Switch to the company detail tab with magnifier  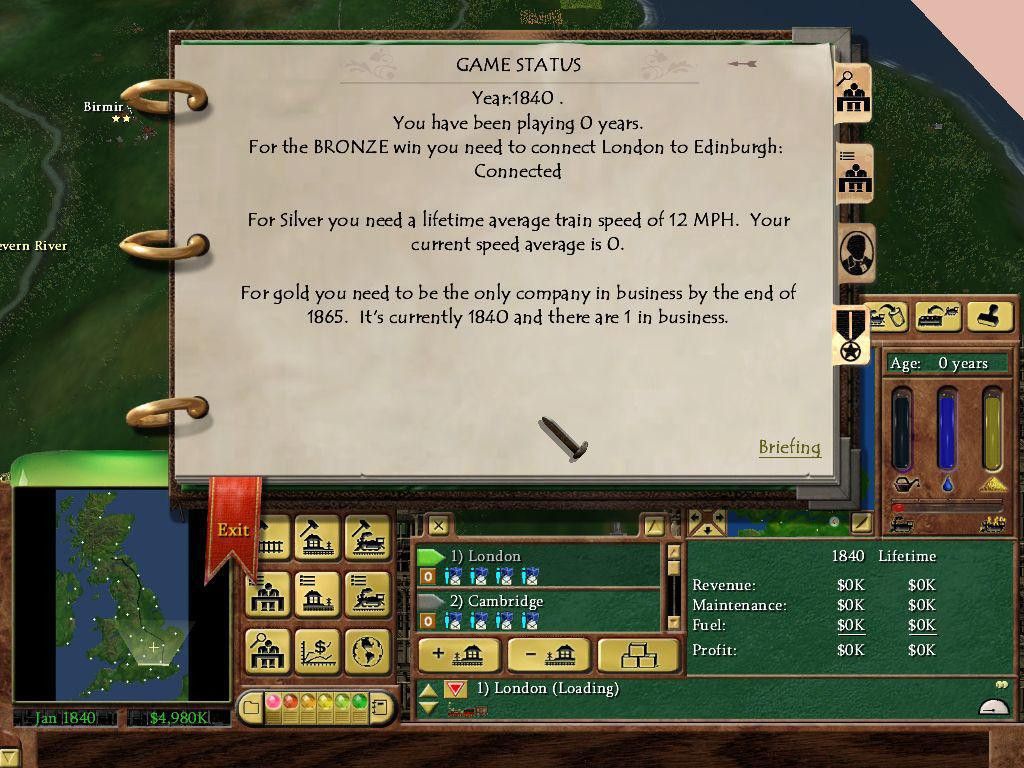point(852,94)
